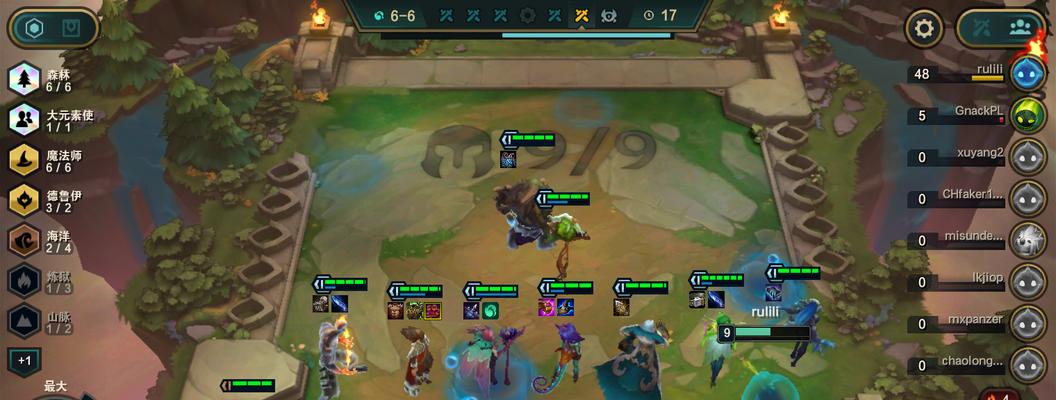The height and width of the screenshot is (400, 1056).
Task: Open the 德鲁伊 trait info
Action: click(50, 201)
